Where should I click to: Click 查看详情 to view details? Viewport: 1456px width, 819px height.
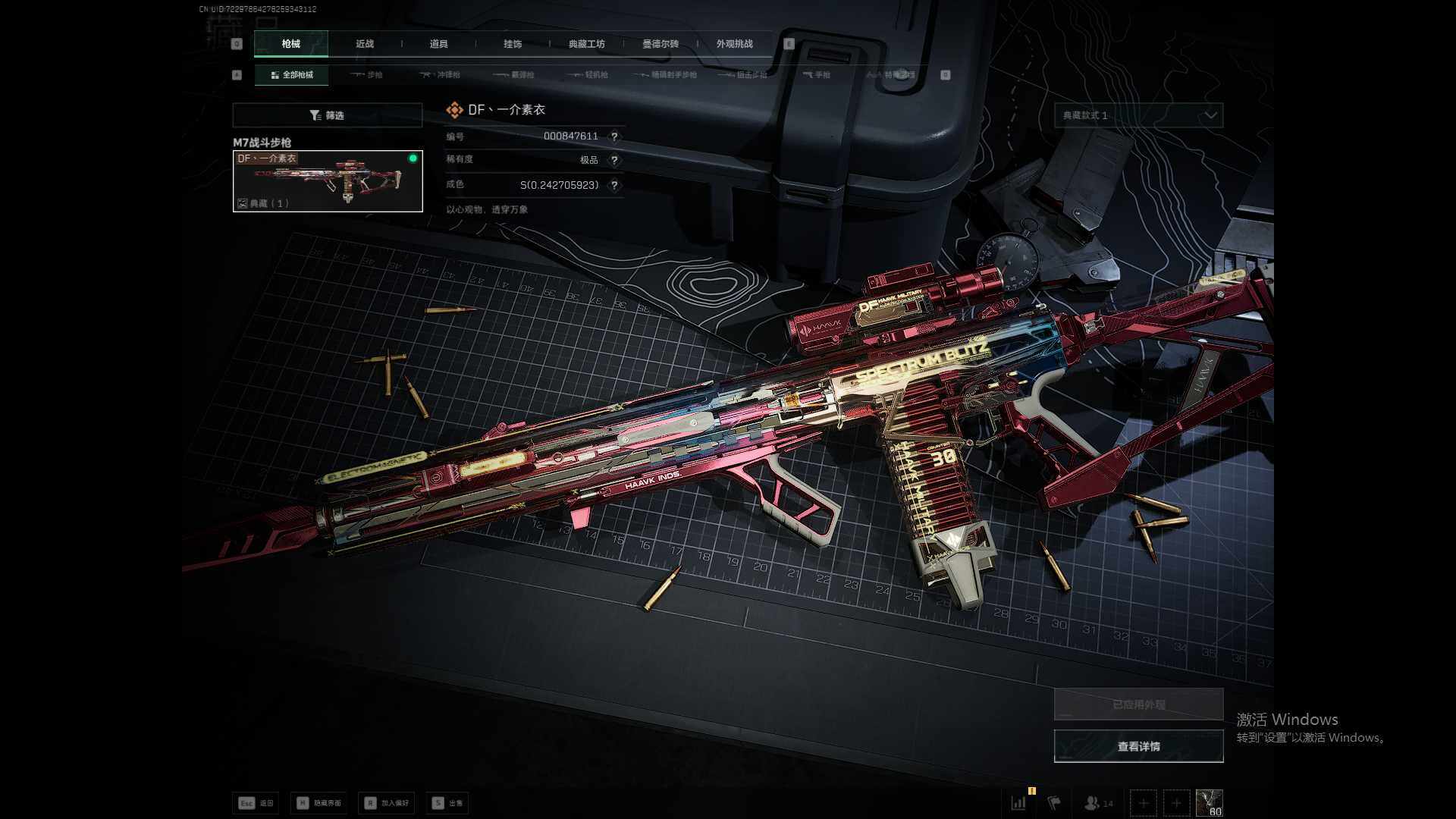click(1138, 747)
